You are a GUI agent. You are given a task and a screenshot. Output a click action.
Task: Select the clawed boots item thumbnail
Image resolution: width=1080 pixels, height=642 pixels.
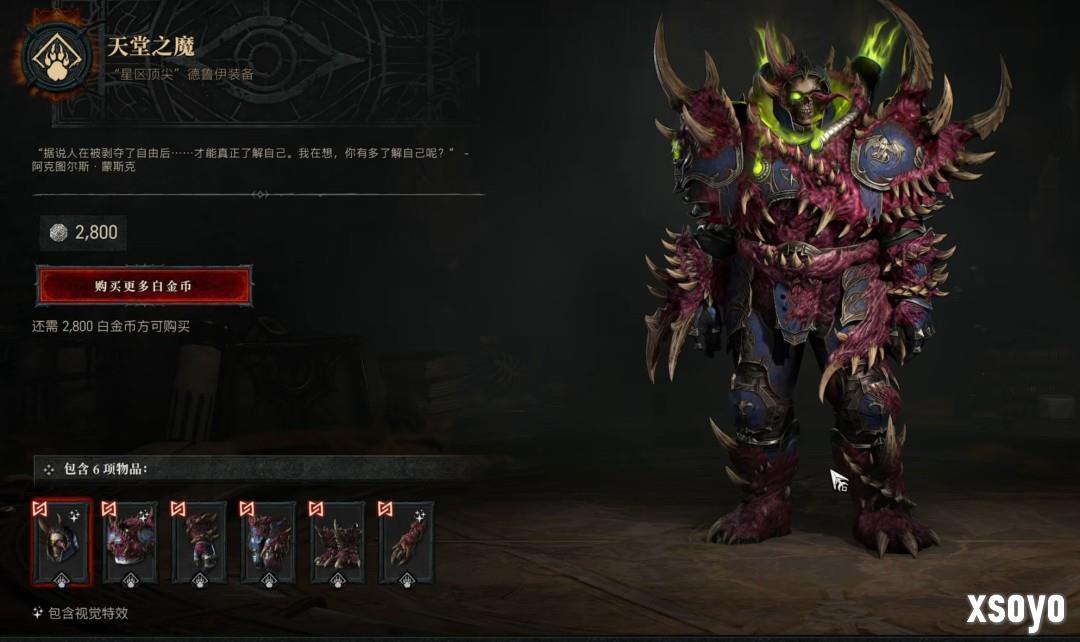[338, 542]
